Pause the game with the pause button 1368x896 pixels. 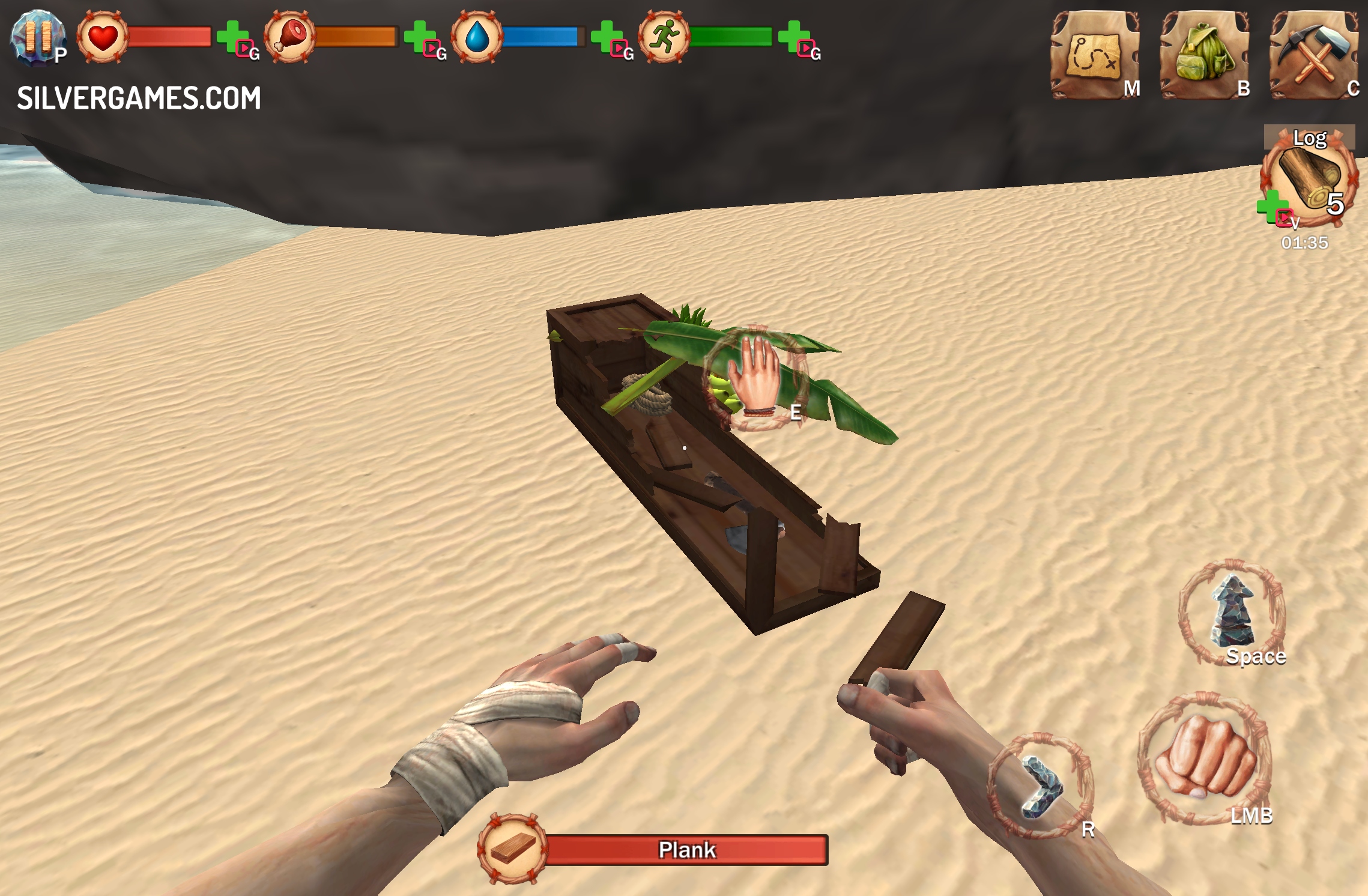[37, 36]
